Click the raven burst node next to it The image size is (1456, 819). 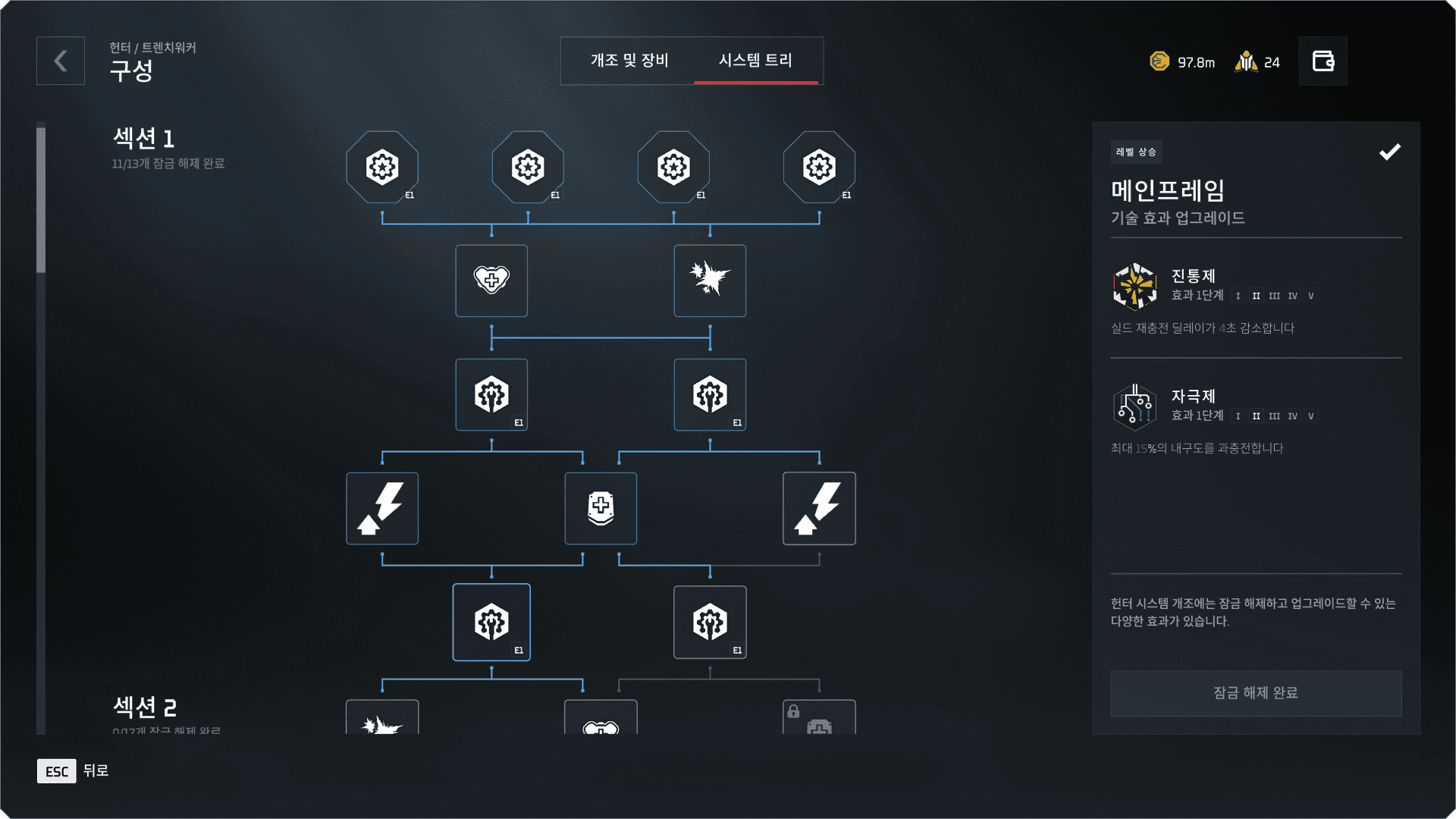710,281
